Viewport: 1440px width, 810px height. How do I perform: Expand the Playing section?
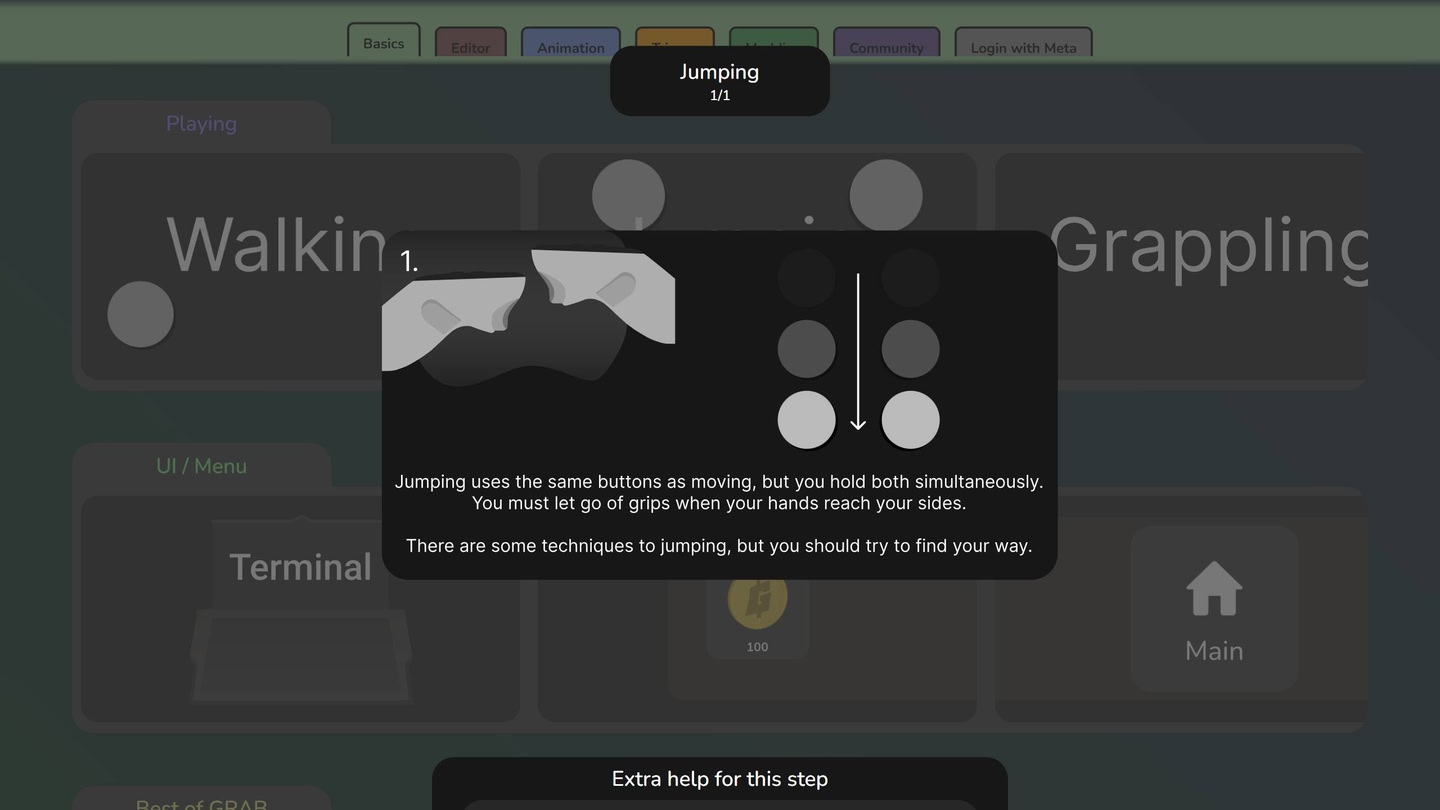[201, 123]
